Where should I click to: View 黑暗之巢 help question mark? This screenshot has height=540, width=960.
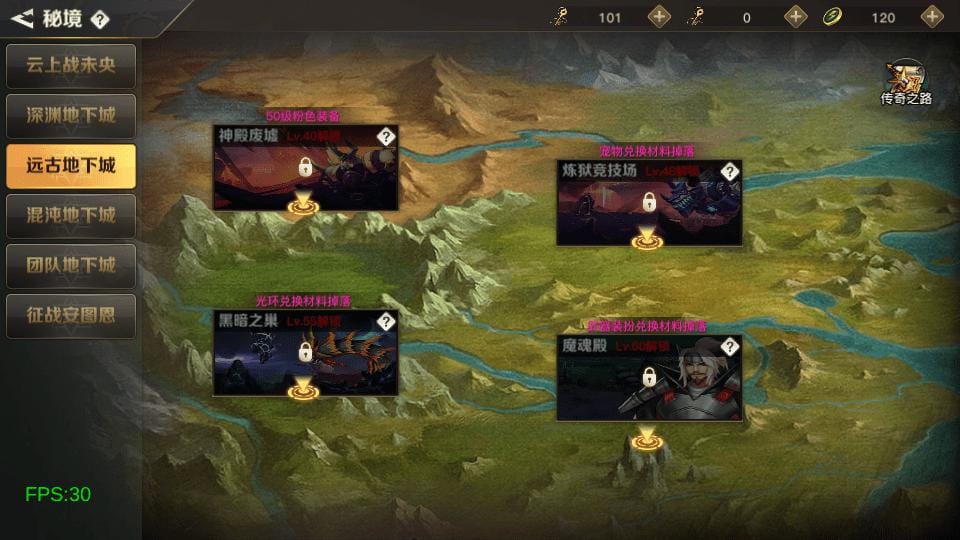pos(386,322)
